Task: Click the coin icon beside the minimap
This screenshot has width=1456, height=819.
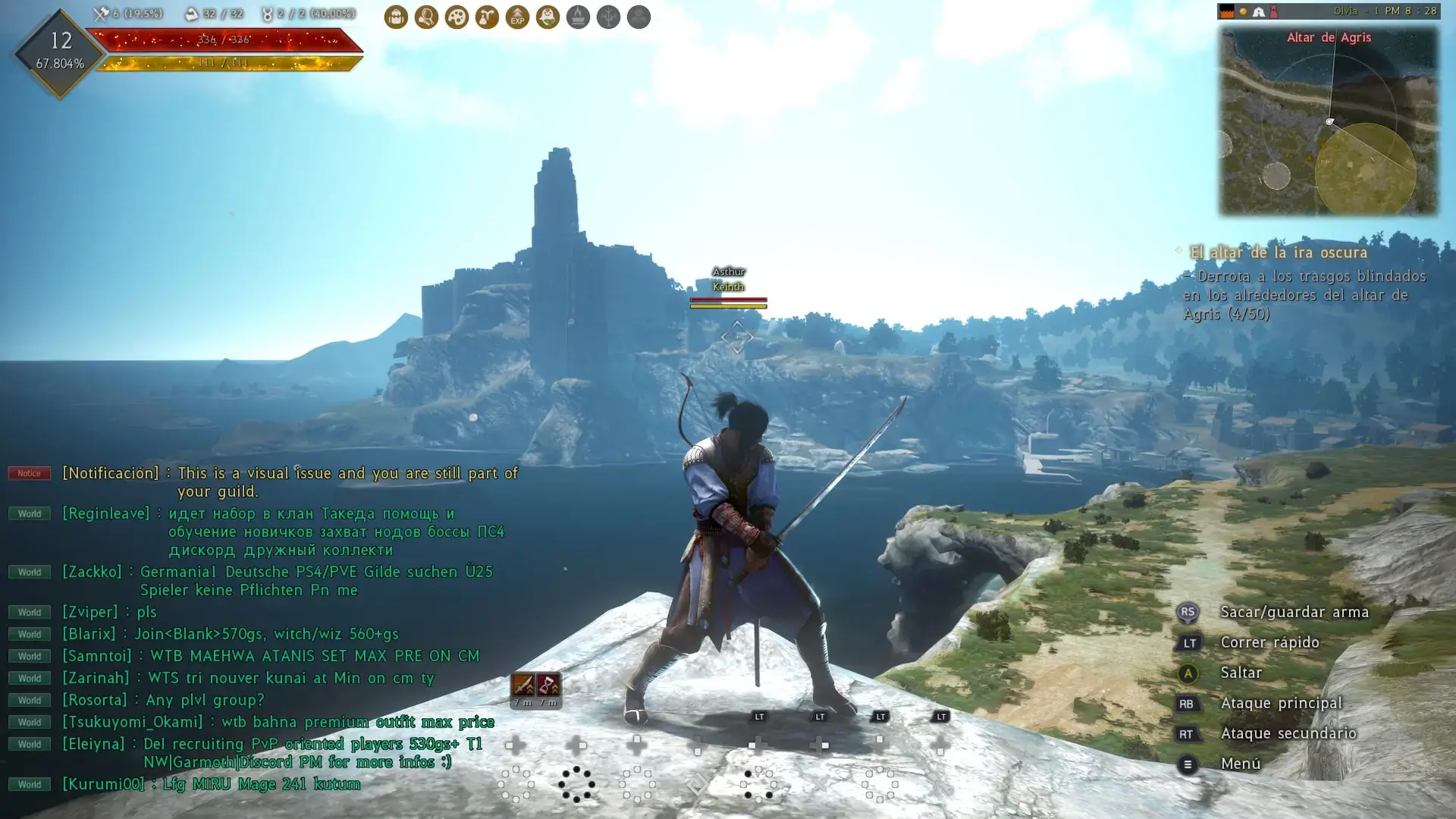Action: pos(1242,11)
